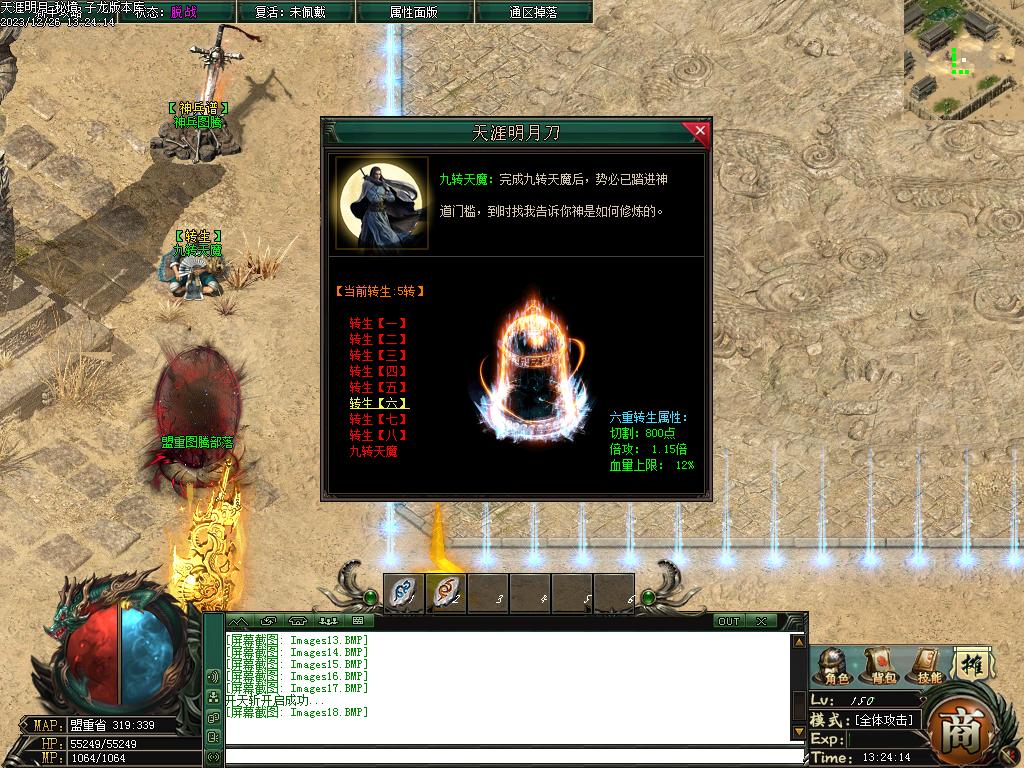Select the 转生【六】 rebirth link
The height and width of the screenshot is (768, 1024).
point(378,403)
